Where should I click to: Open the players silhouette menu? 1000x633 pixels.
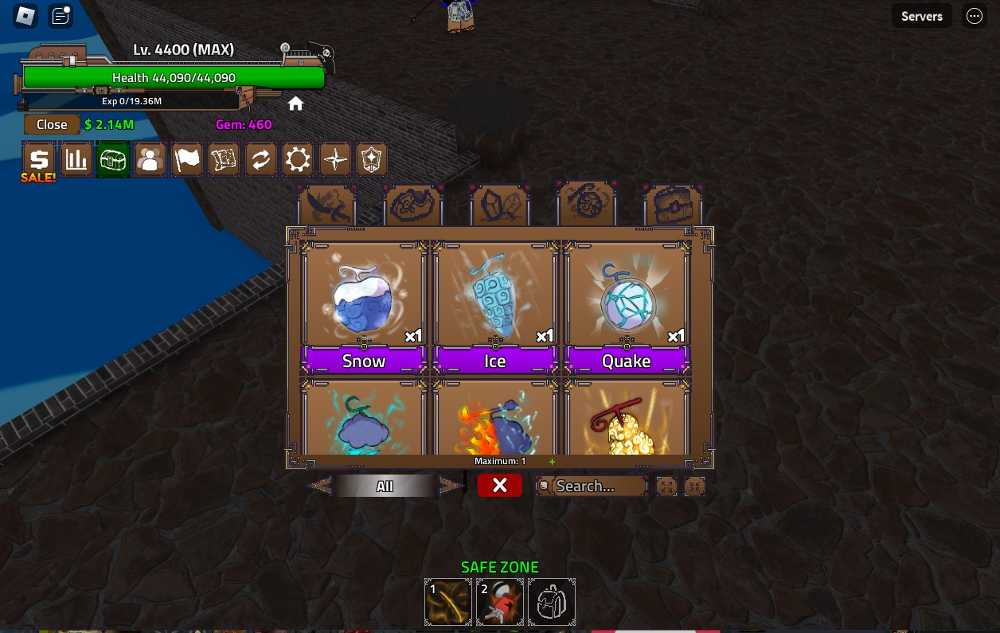[x=150, y=160]
